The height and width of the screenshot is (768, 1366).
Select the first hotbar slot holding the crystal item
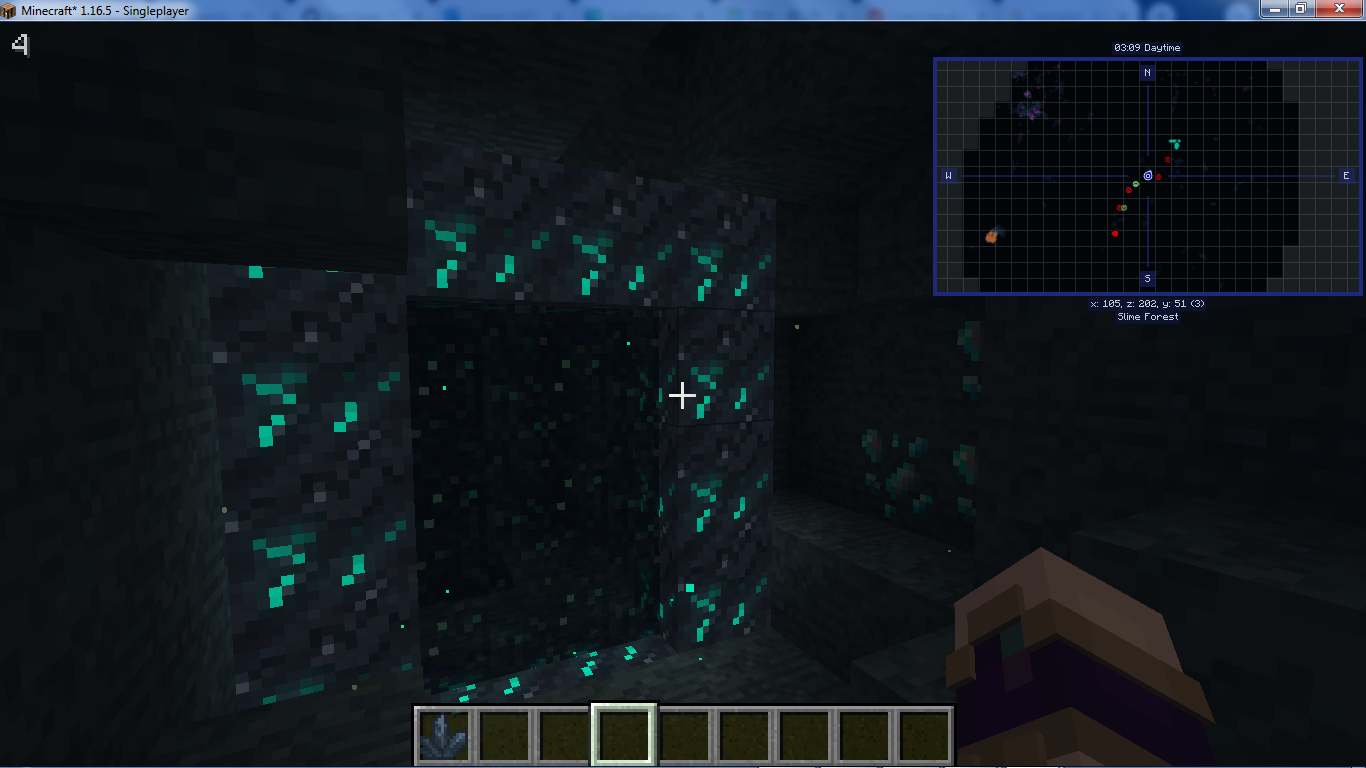(444, 734)
